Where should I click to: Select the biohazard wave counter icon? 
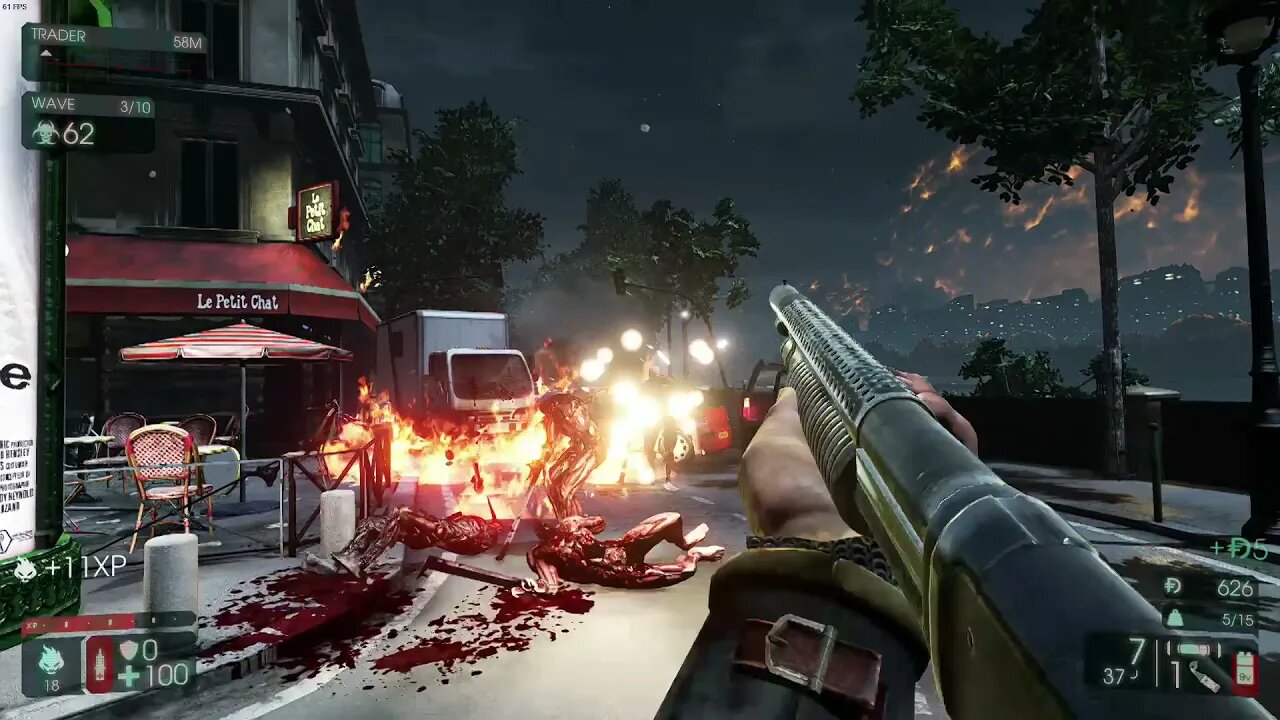click(x=45, y=133)
